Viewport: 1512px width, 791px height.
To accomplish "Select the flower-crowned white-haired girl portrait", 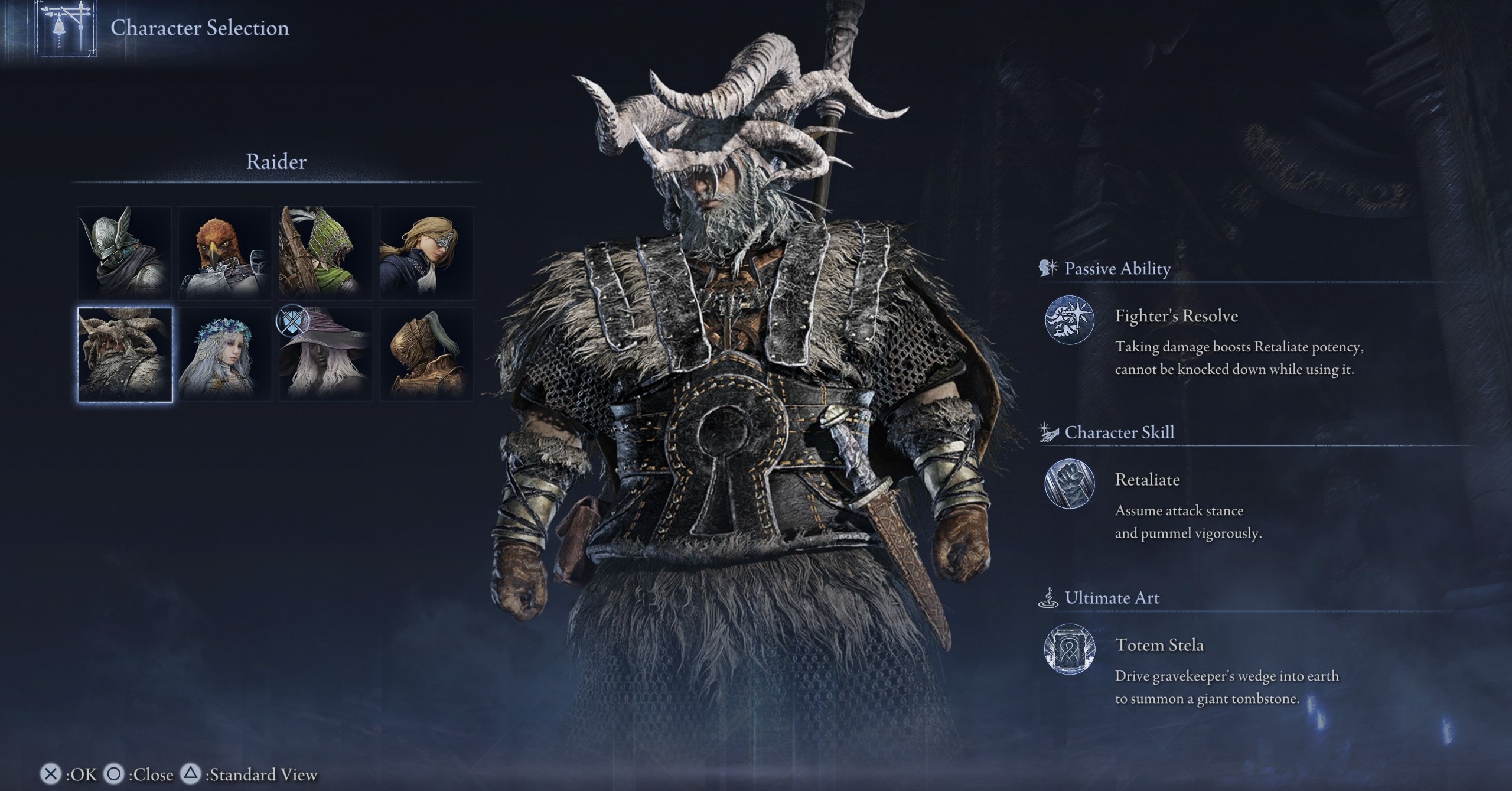I will coord(225,354).
